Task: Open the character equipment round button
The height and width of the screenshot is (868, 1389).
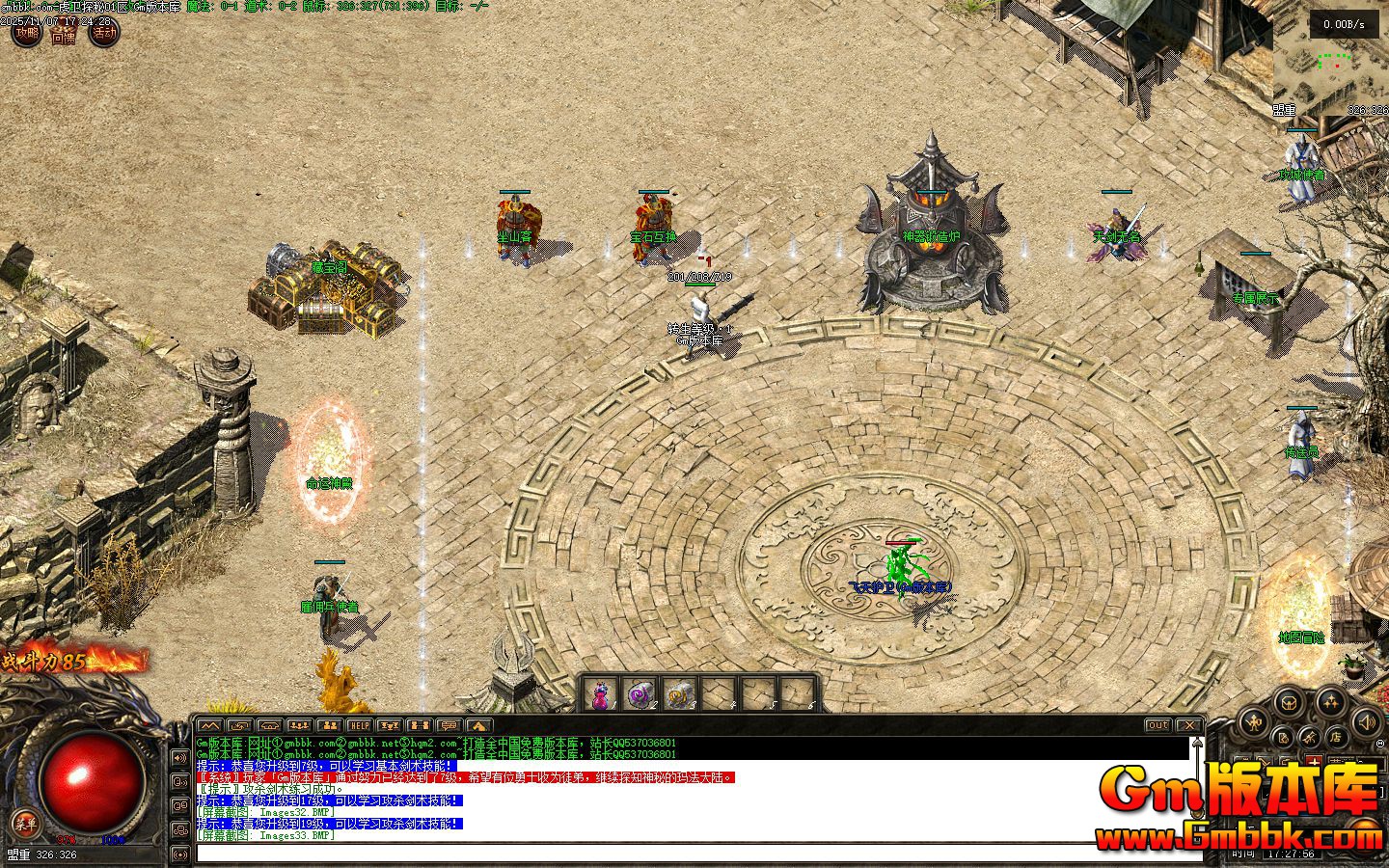Action: point(1253,720)
